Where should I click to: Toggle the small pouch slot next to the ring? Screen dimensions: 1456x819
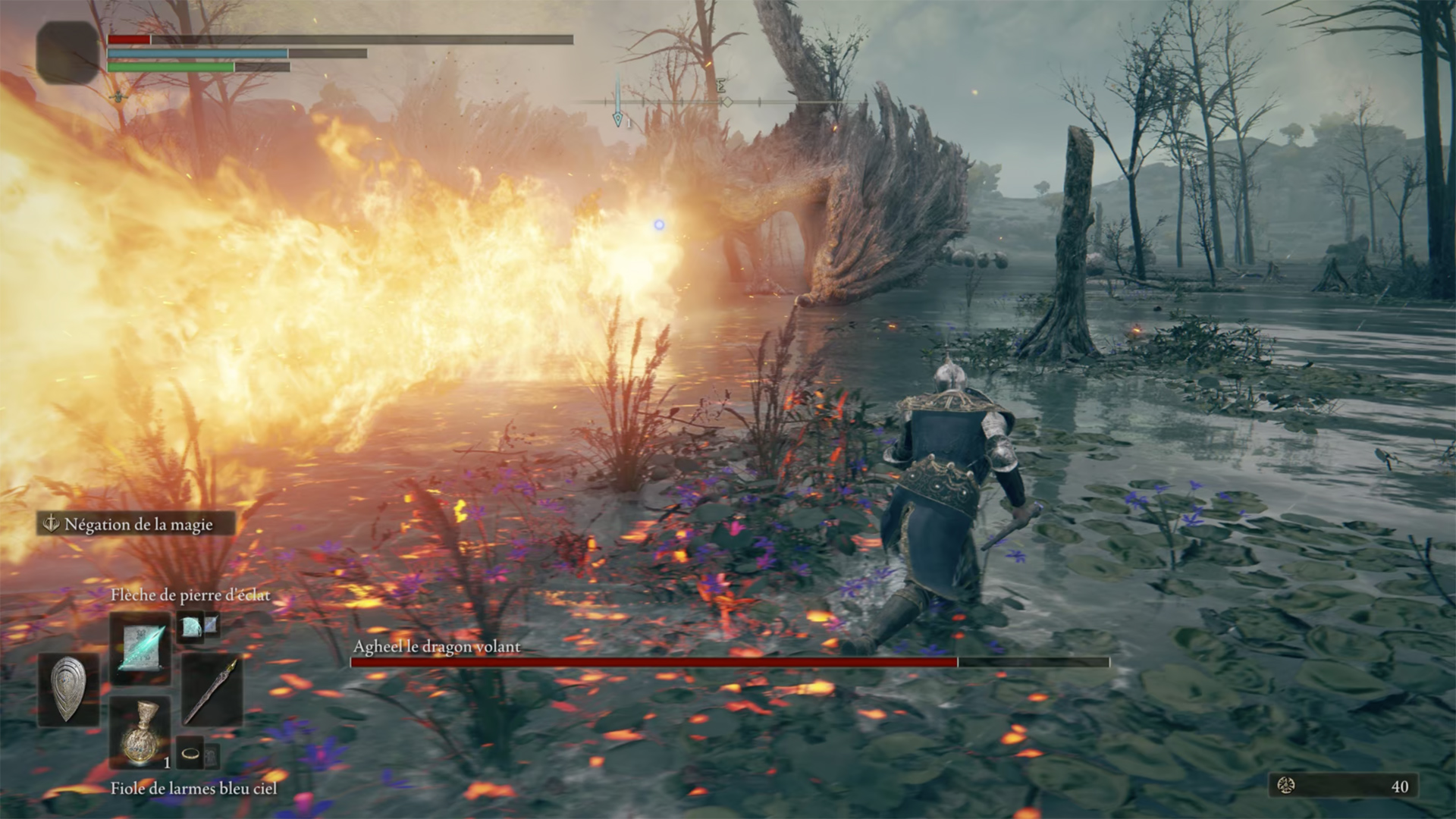click(212, 755)
